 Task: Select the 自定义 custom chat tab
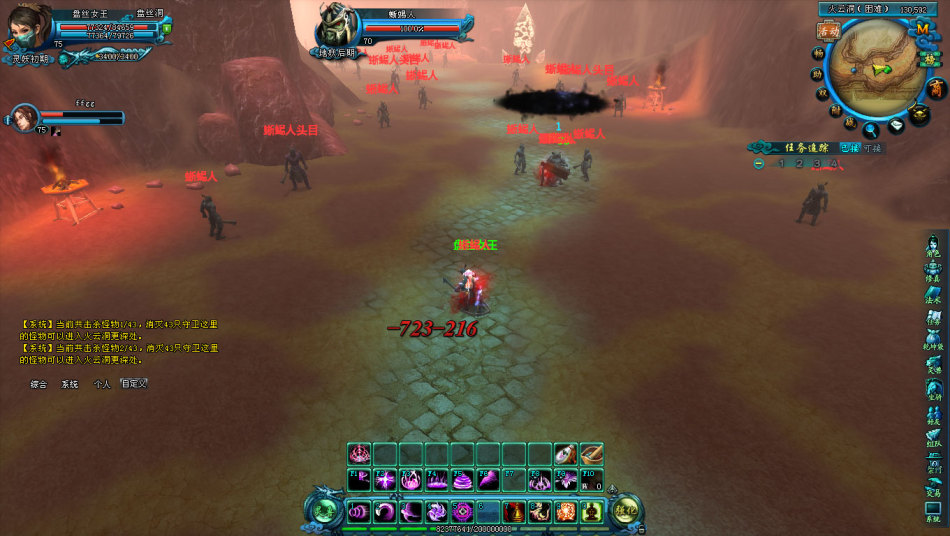pos(134,383)
